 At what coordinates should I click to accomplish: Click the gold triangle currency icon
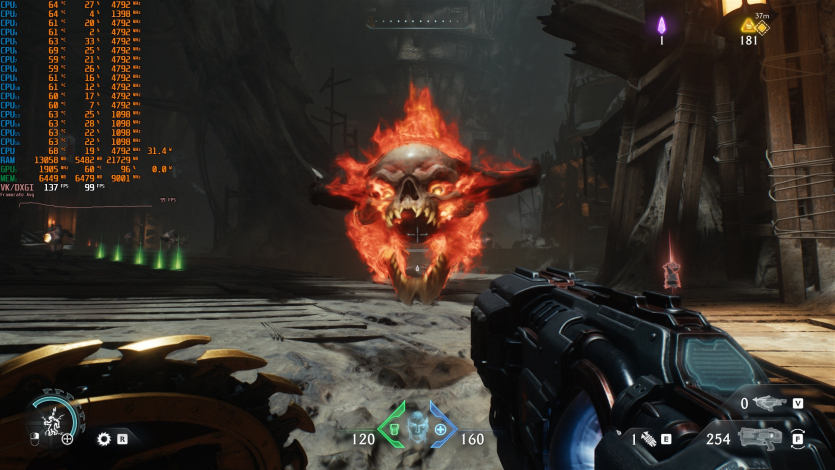point(748,27)
